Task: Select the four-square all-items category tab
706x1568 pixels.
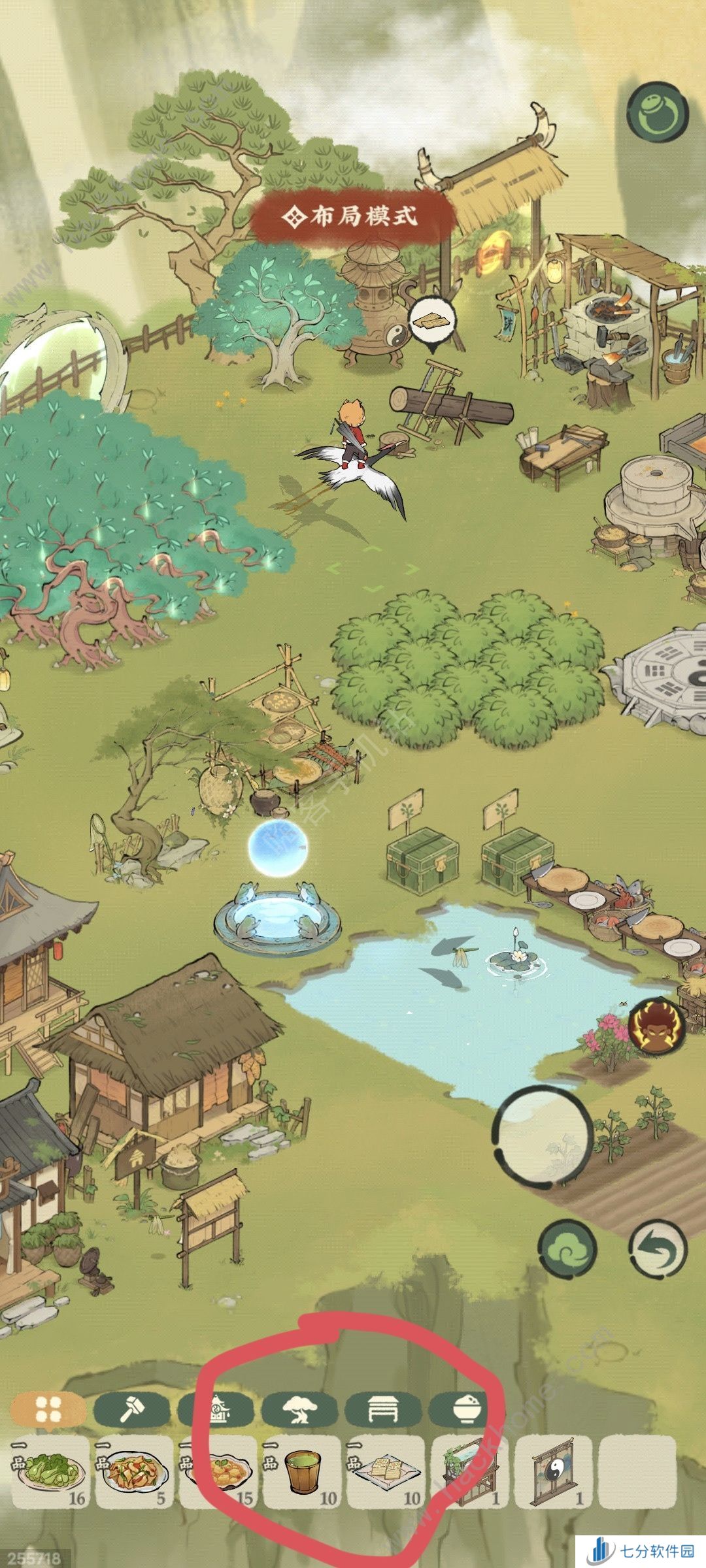Action: (48, 1411)
